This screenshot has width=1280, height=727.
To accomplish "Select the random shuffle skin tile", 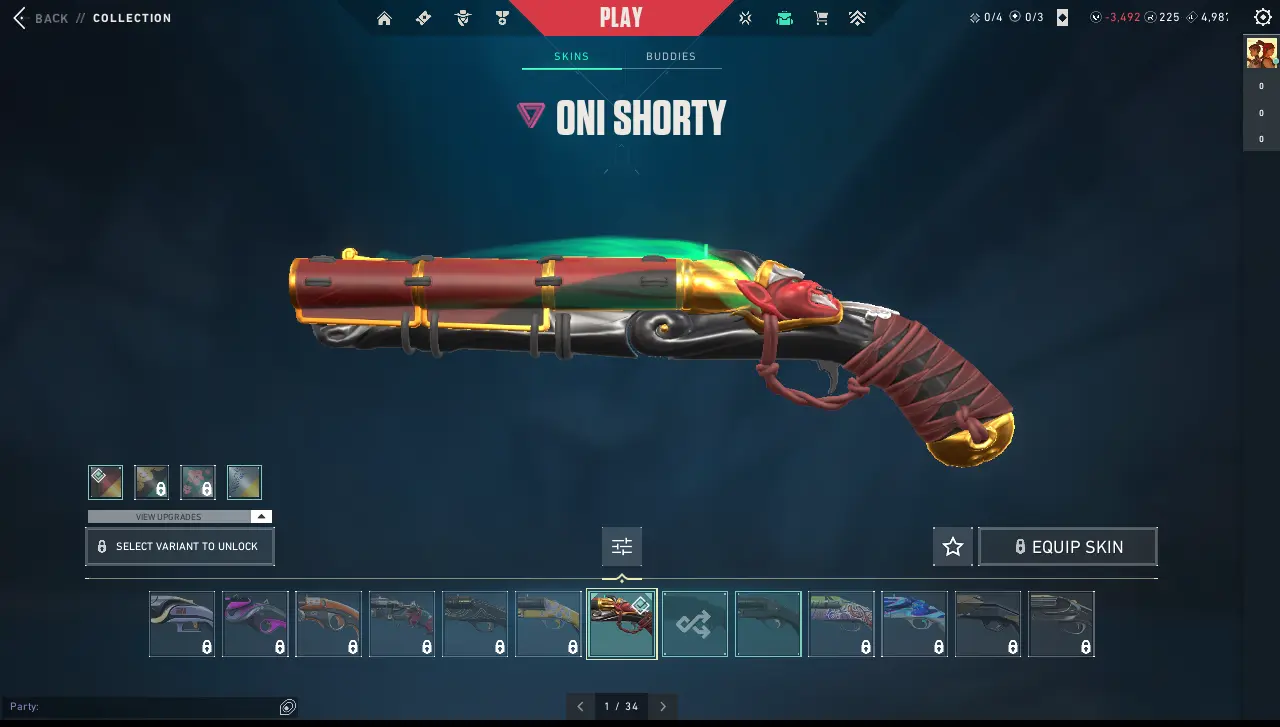I will (x=695, y=624).
